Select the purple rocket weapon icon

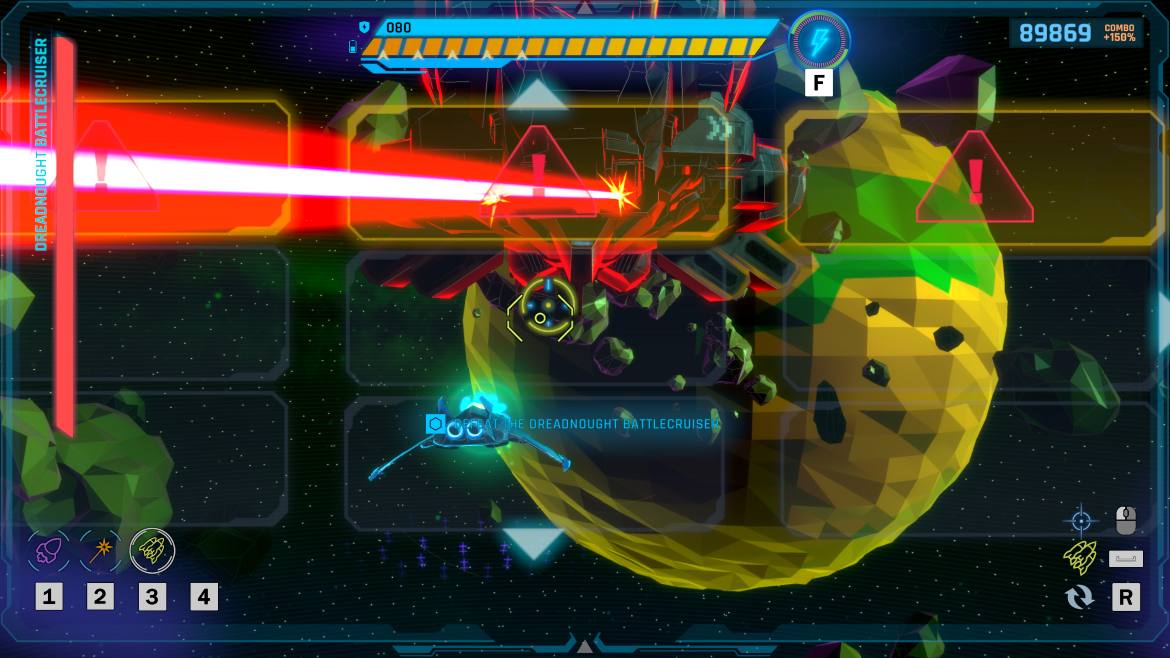pyautogui.click(x=49, y=549)
